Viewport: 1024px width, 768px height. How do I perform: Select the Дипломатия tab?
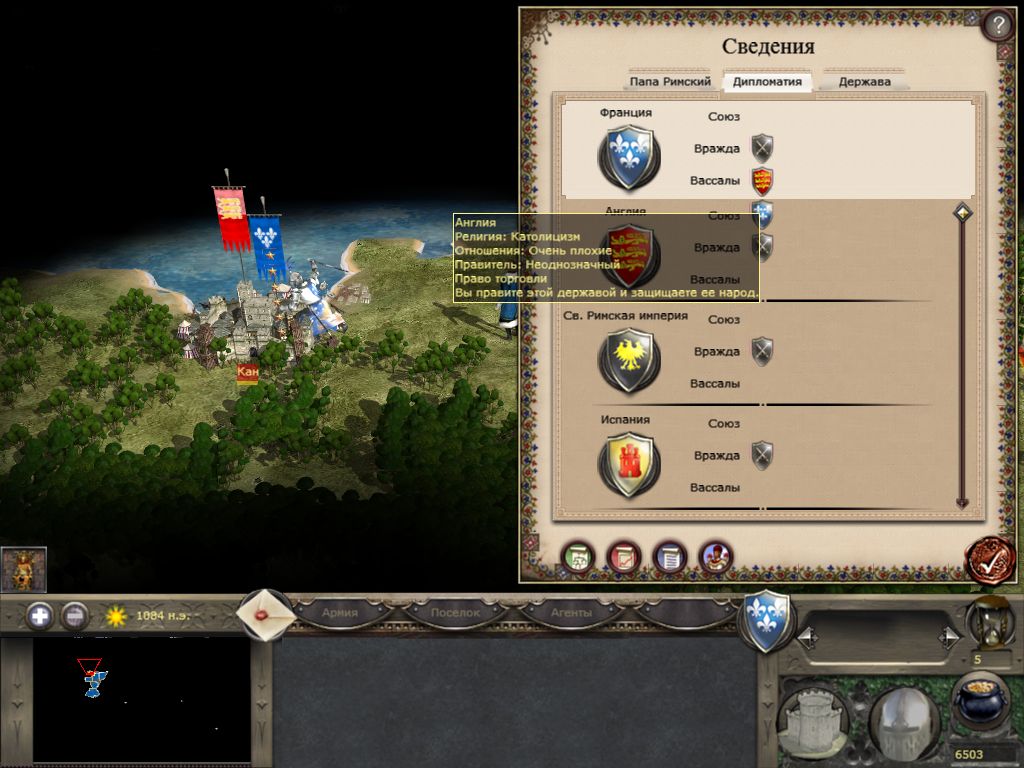click(x=767, y=82)
